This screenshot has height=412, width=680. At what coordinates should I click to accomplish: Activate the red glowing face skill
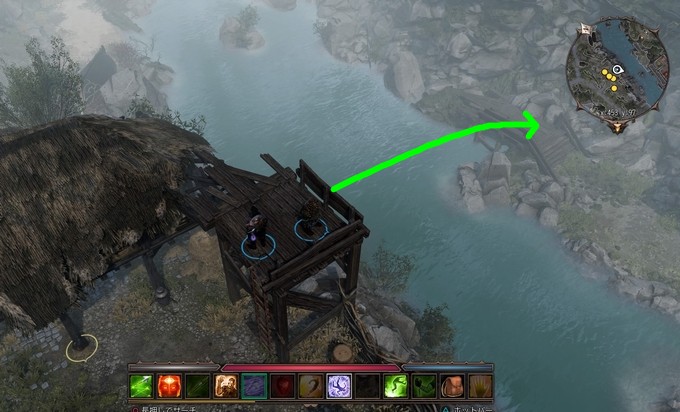[x=169, y=386]
